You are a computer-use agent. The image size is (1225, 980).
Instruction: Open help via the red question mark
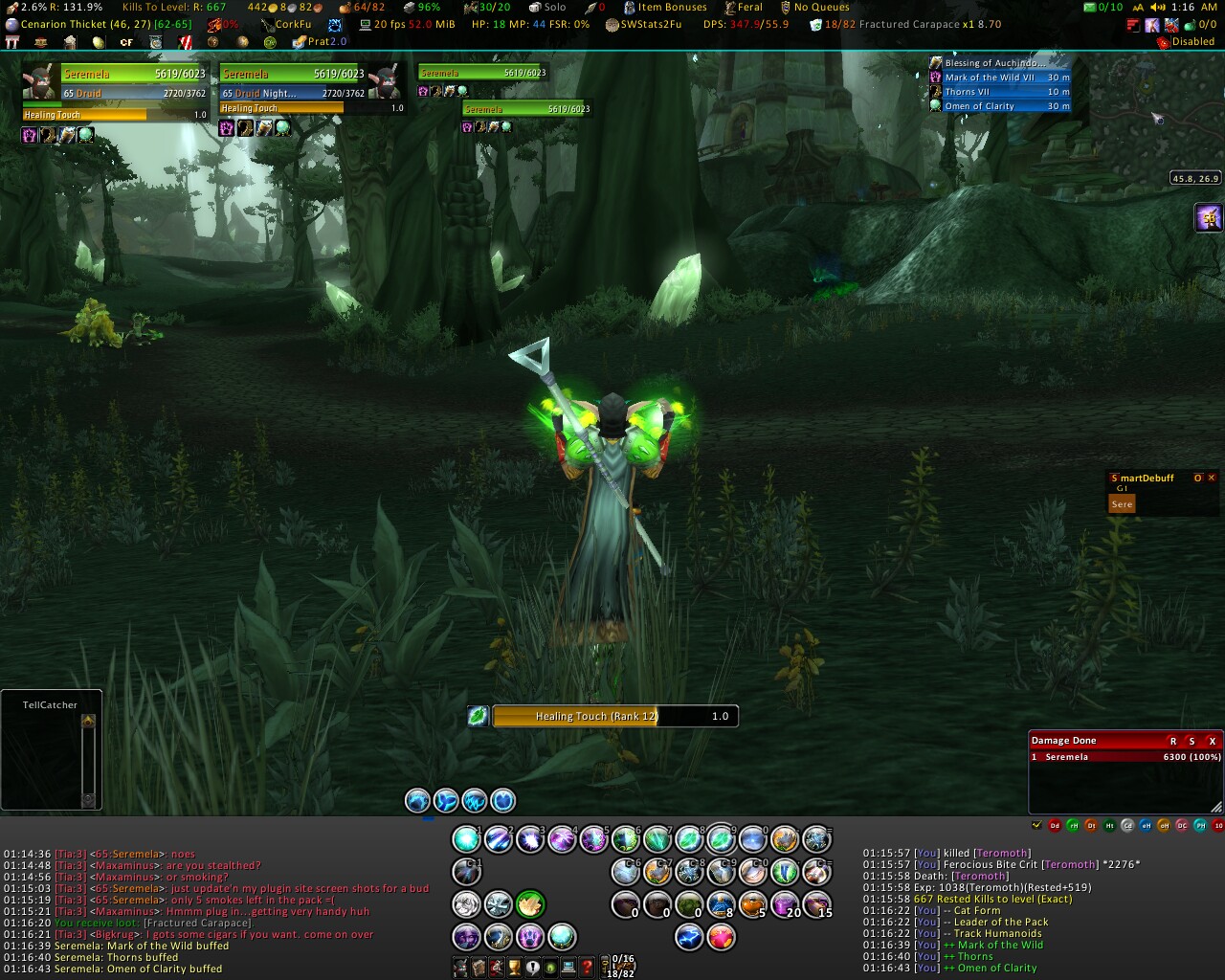pos(588,967)
